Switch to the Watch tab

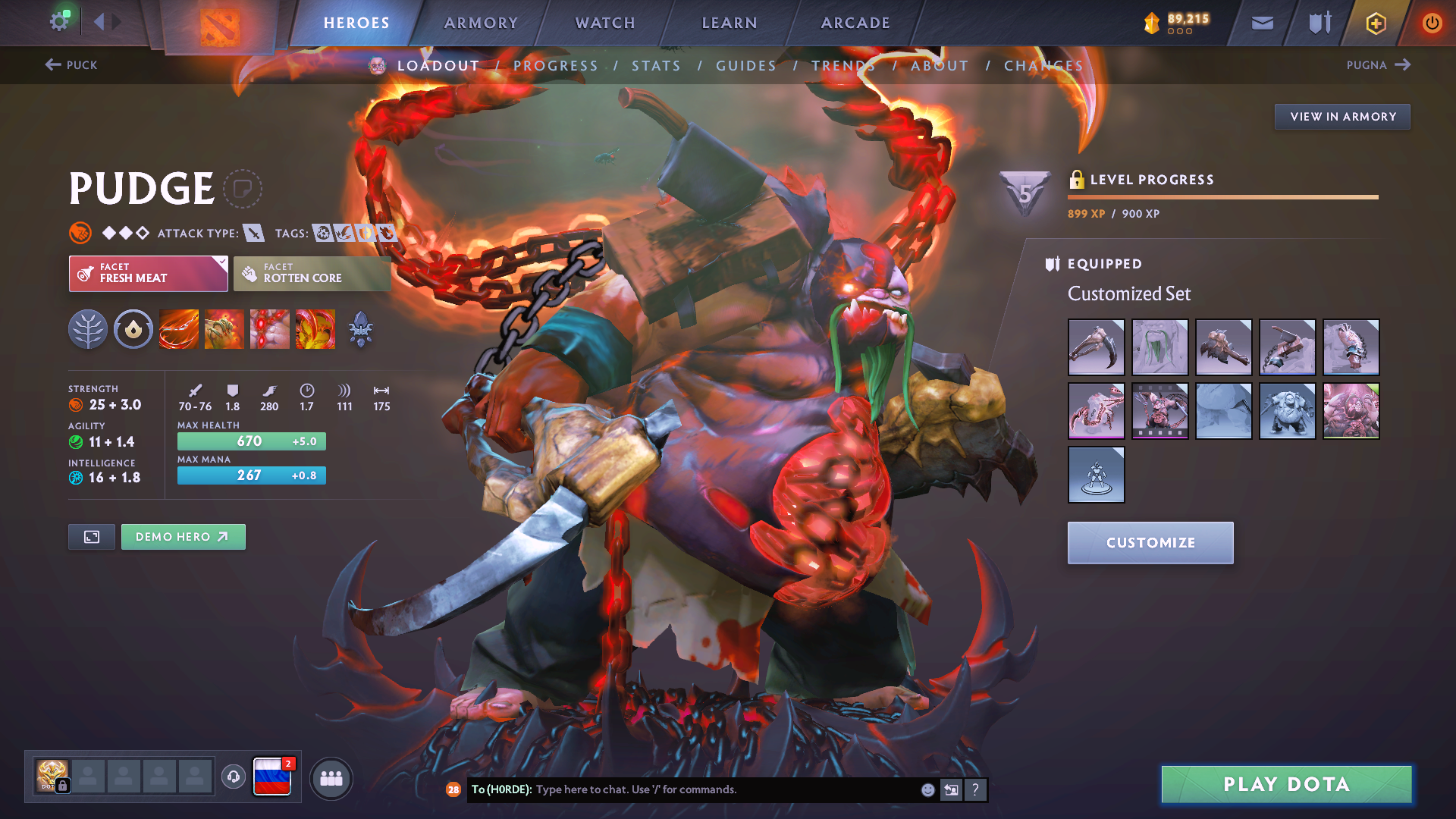click(605, 23)
